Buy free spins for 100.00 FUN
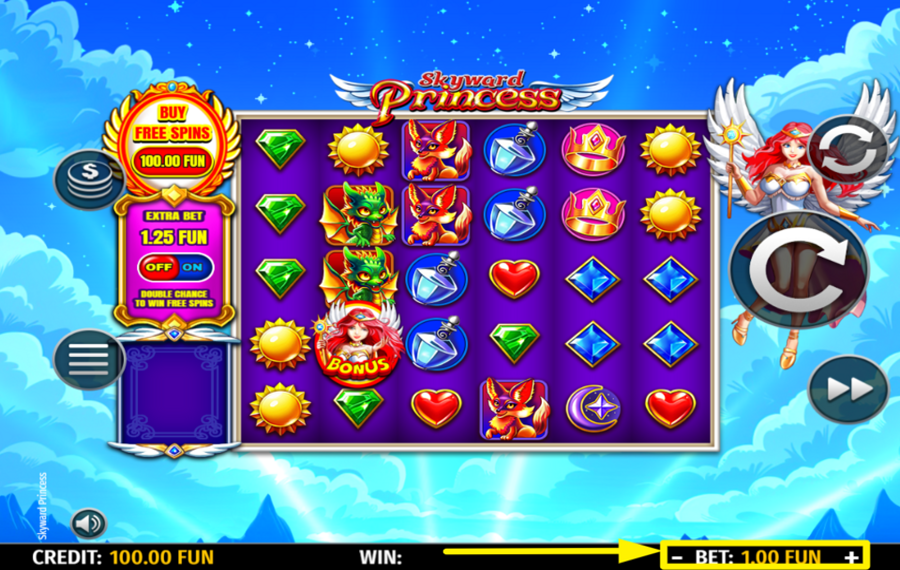900x570 pixels. tap(172, 138)
